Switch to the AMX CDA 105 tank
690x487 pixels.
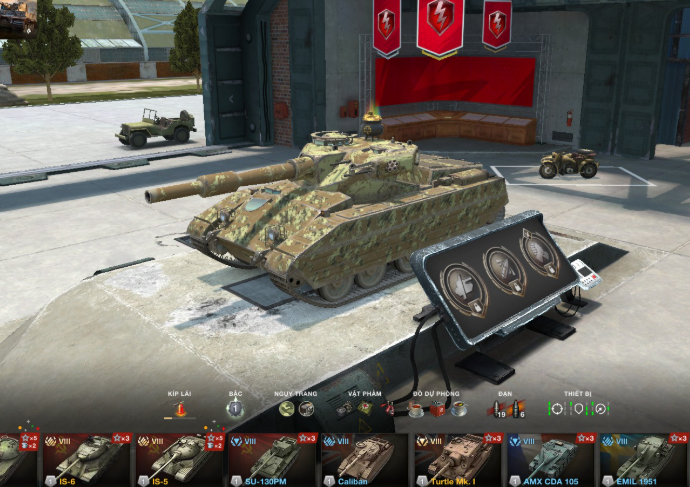pyautogui.click(x=551, y=460)
